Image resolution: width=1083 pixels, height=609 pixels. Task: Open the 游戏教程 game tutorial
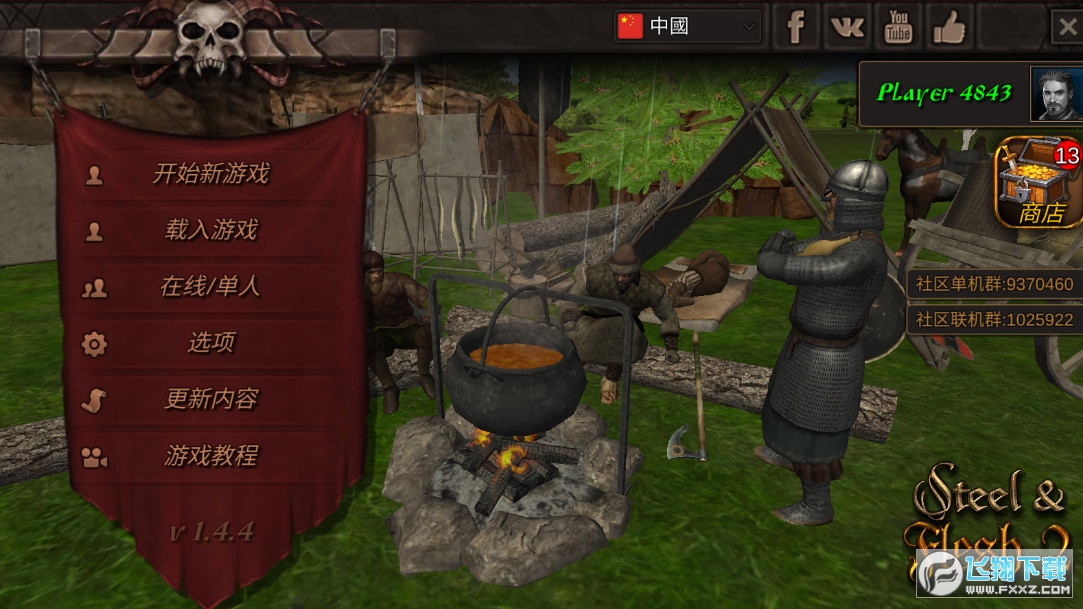(210, 456)
